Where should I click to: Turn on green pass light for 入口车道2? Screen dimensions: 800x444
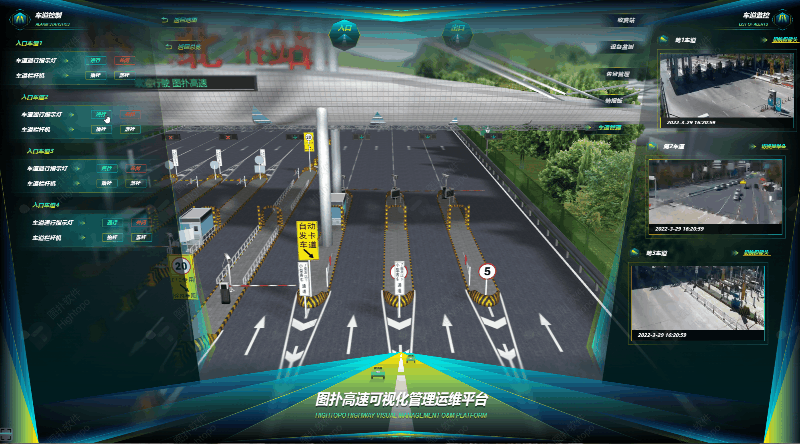(x=100, y=114)
